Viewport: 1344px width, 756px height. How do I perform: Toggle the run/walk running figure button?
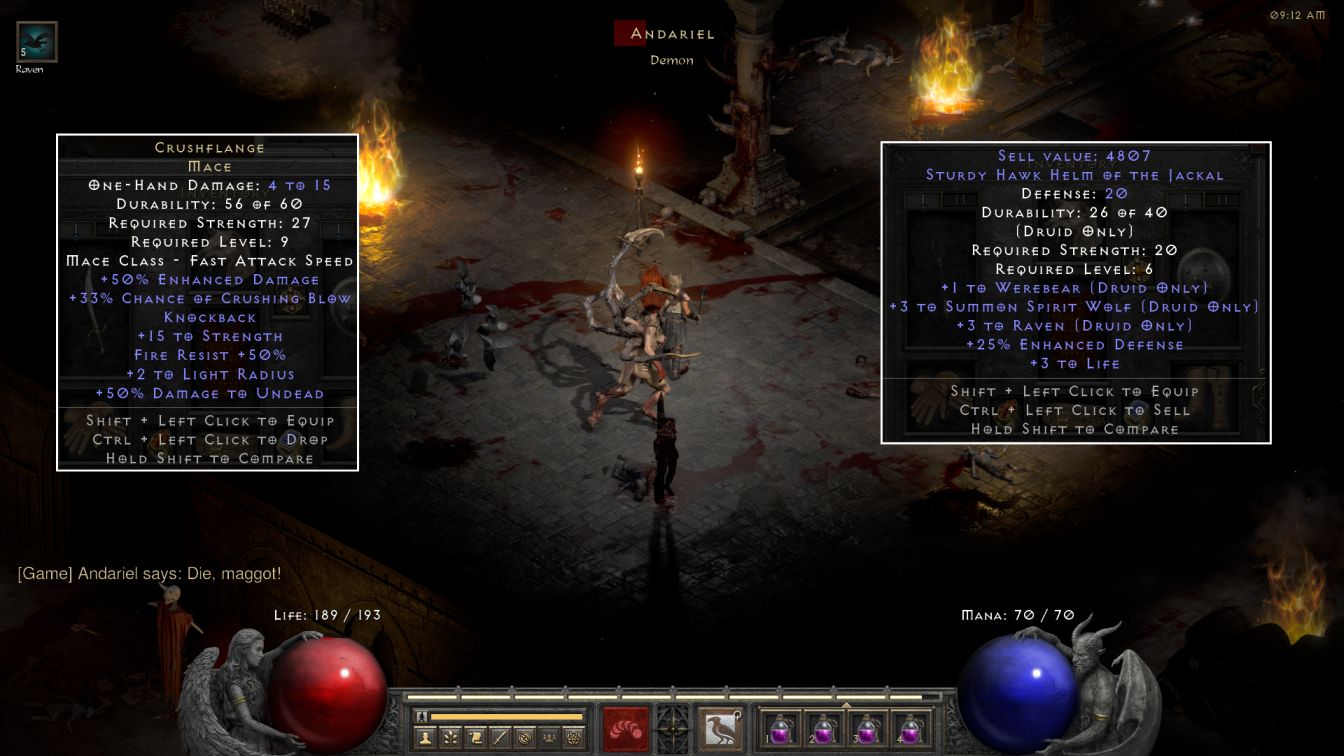[422, 716]
